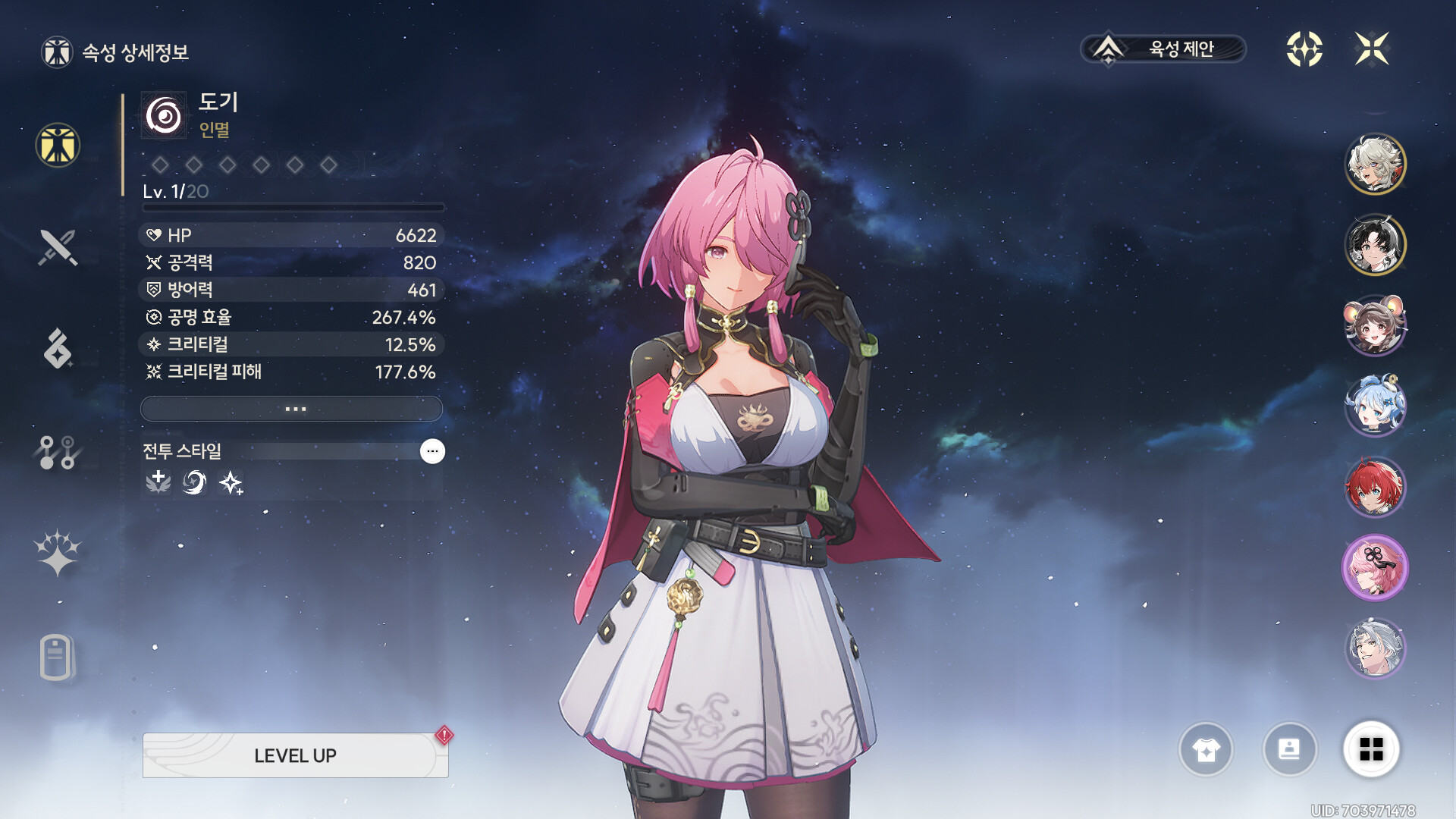Open the skill tree forte tab

click(x=58, y=452)
